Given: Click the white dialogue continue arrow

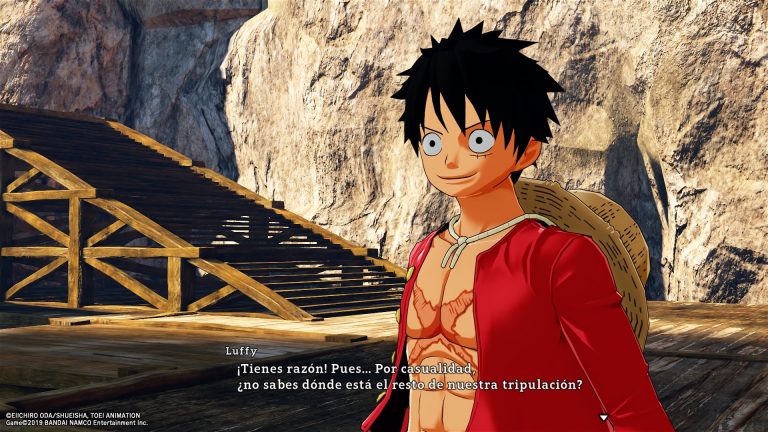Looking at the screenshot, I should (x=603, y=415).
